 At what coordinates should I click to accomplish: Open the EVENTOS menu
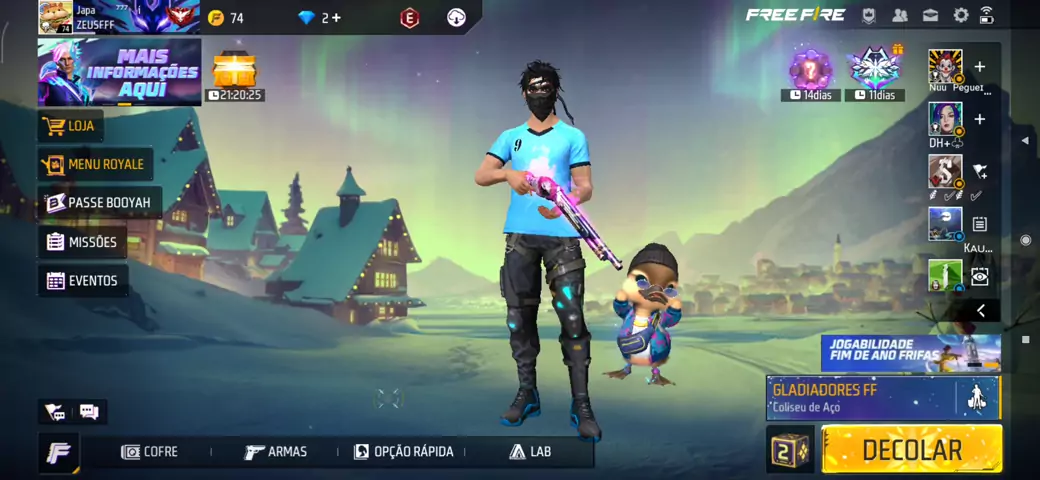[82, 281]
